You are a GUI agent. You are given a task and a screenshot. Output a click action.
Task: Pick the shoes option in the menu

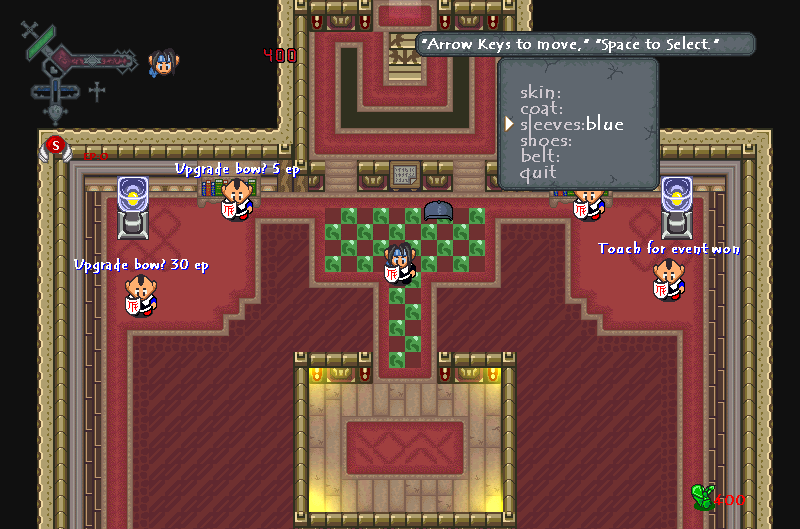click(x=546, y=141)
